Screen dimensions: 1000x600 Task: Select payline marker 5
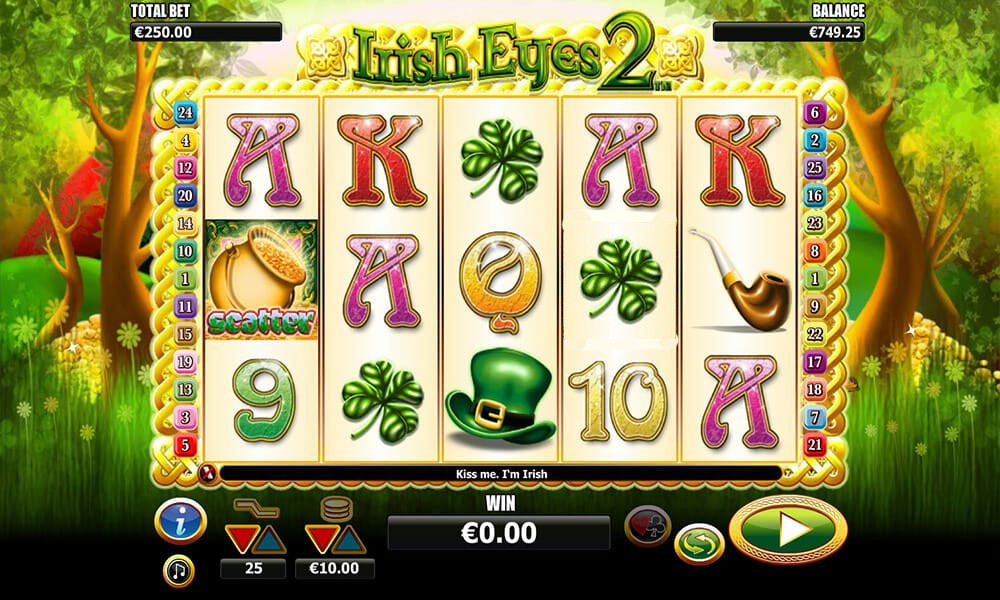pos(185,444)
